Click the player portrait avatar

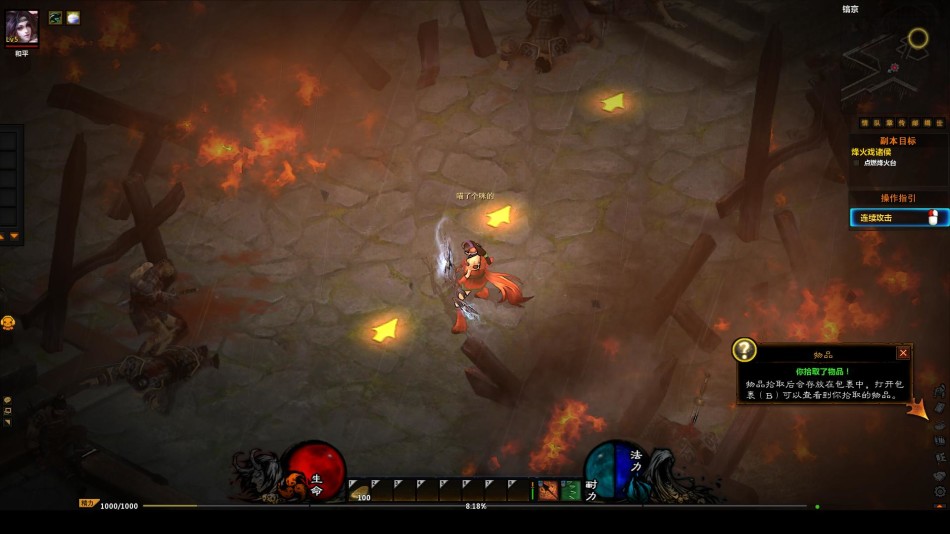22,27
